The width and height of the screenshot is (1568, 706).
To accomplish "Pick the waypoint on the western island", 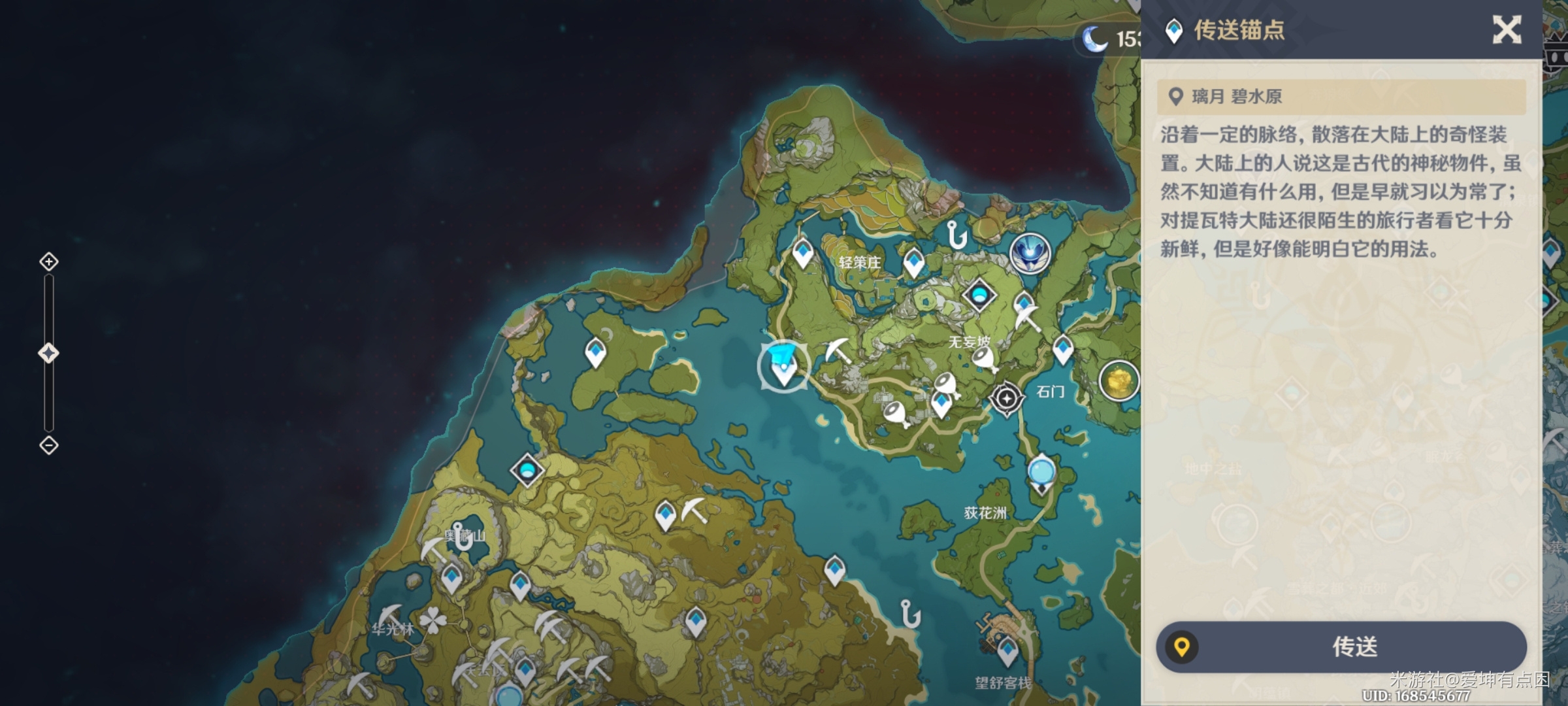I will 595,353.
